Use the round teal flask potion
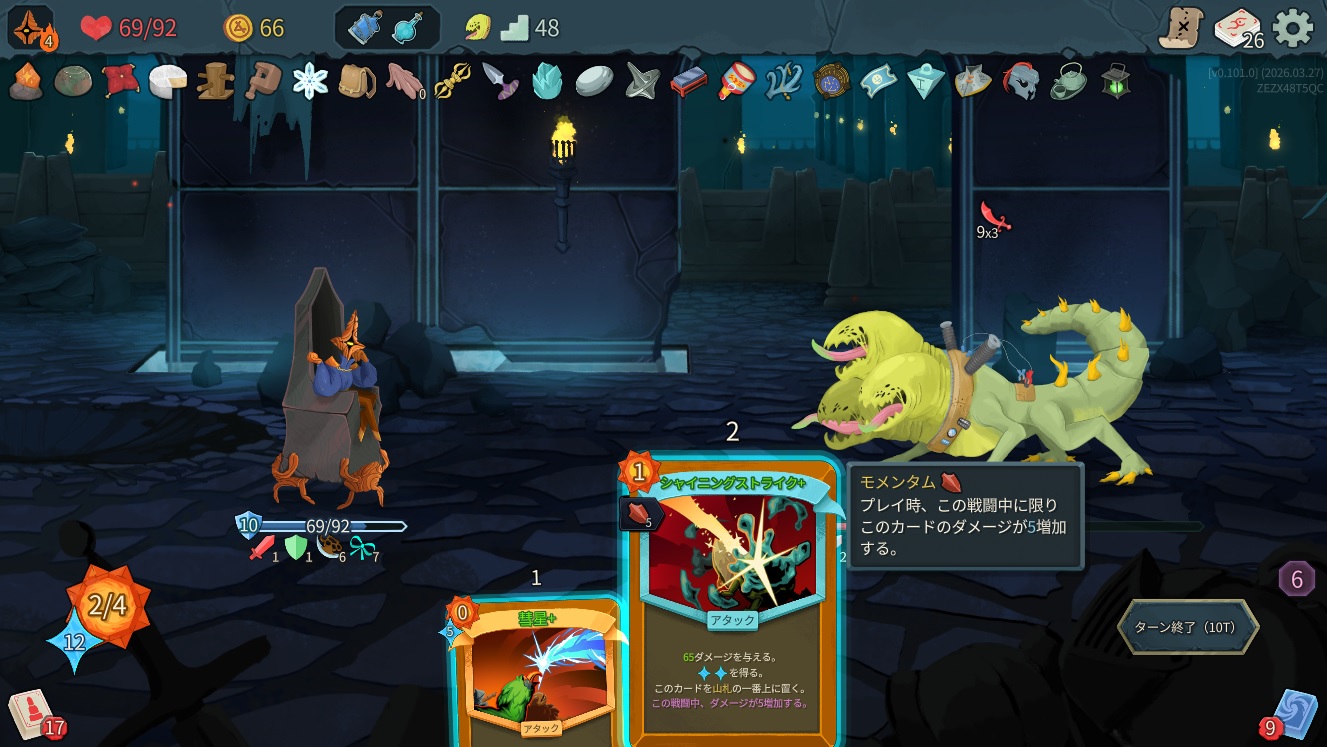The width and height of the screenshot is (1327, 747). point(407,28)
